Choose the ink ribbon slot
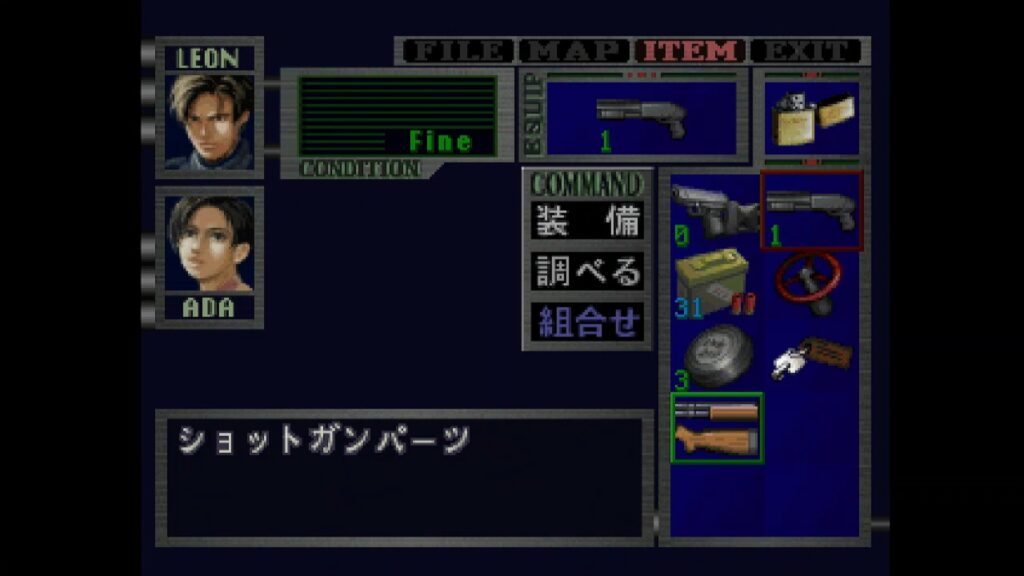Viewport: 1024px width, 576px height. (x=715, y=356)
